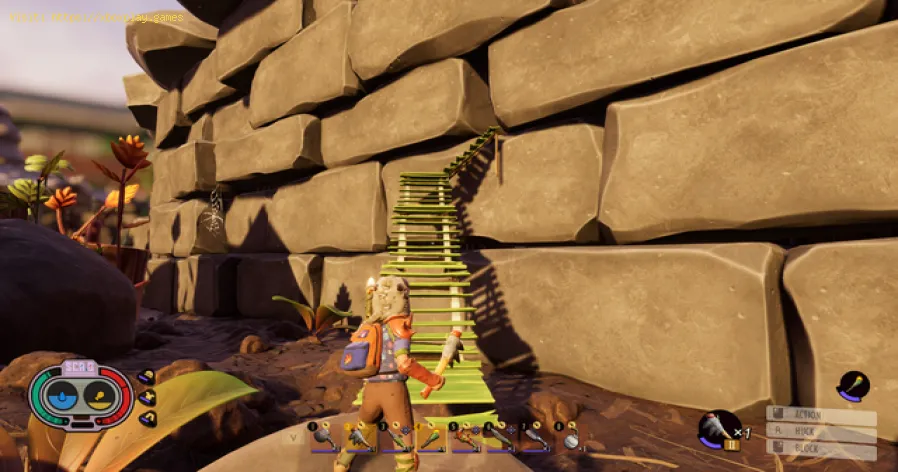898x472 pixels.
Task: Pick the orange tool in hotbar slot 5
Action: click(x=466, y=437)
